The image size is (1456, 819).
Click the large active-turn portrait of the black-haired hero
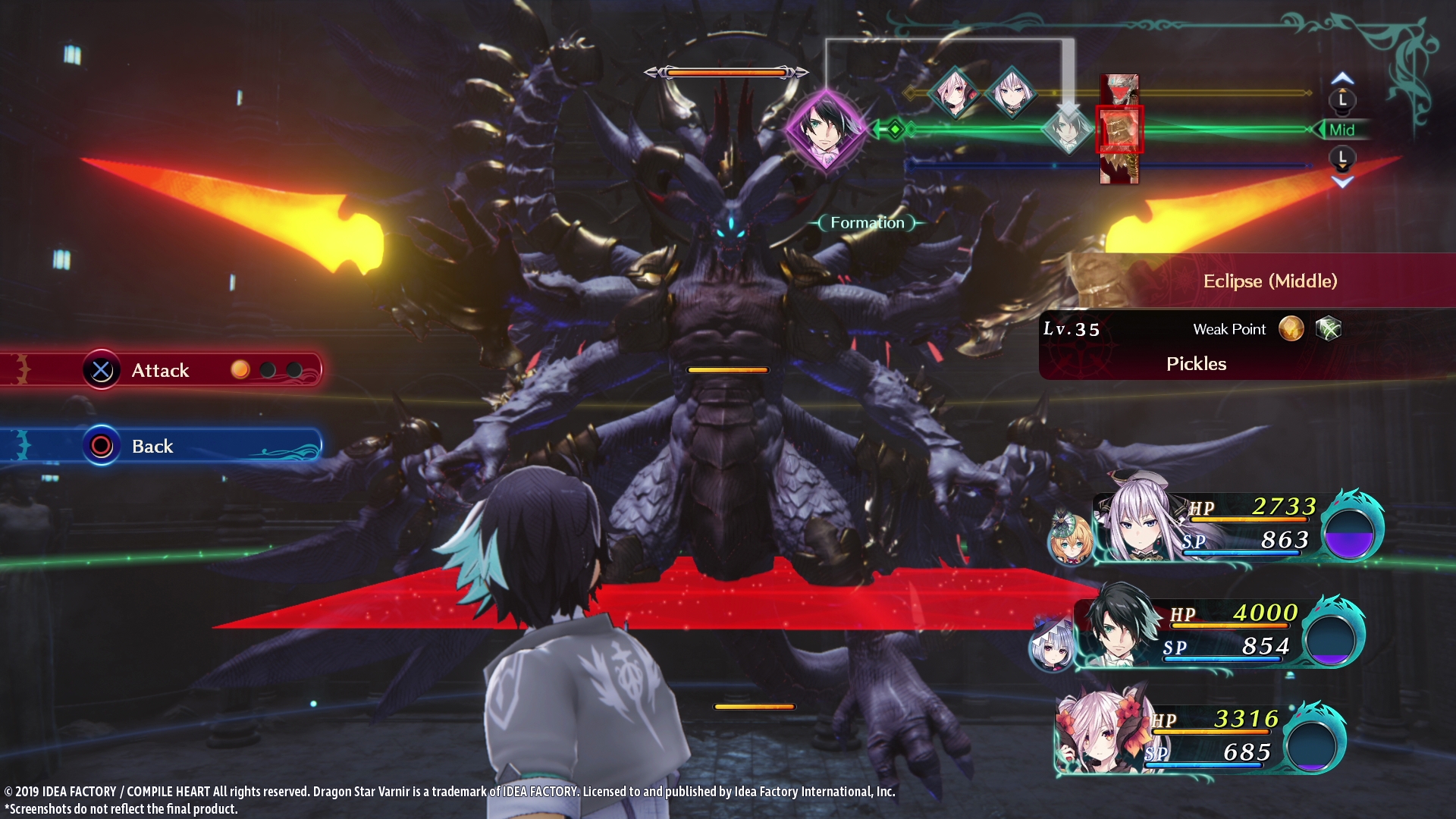click(825, 130)
